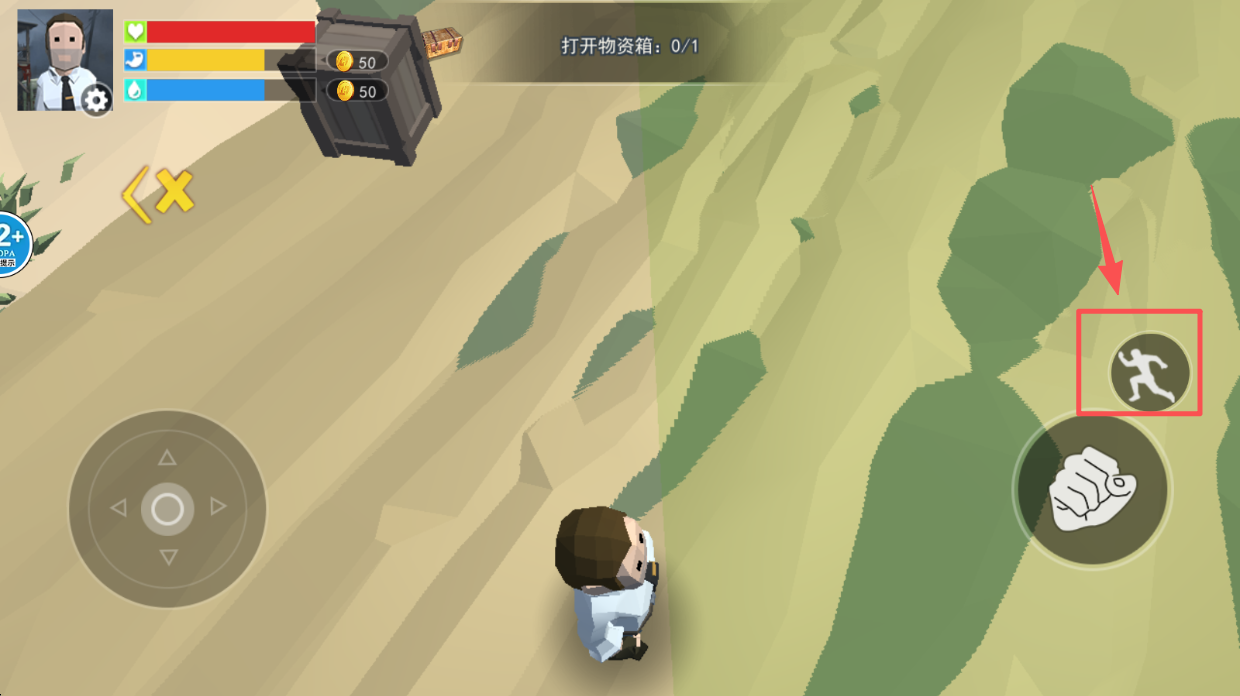Open settings via the gear icon
The width and height of the screenshot is (1240, 696).
(x=96, y=99)
